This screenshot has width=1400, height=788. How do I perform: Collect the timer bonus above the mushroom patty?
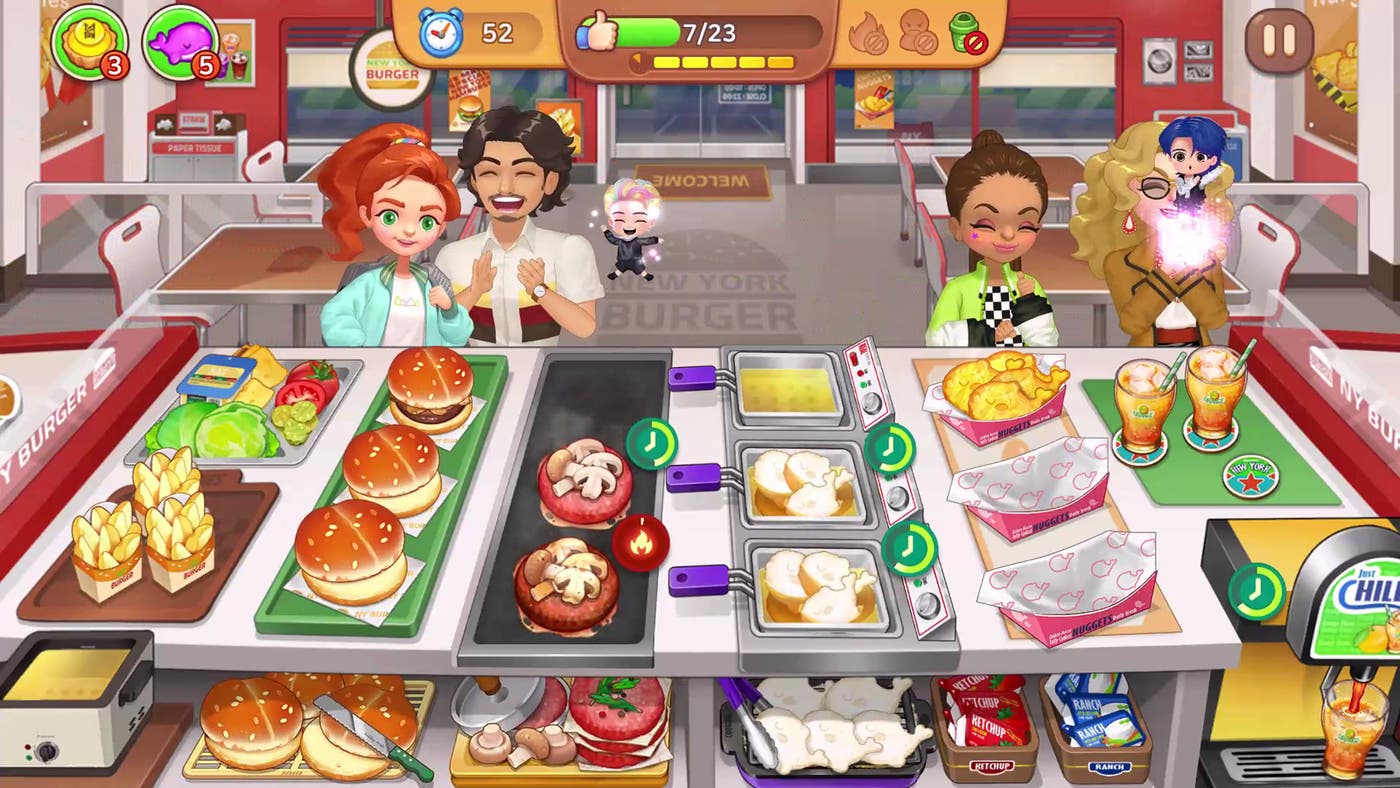coord(652,441)
